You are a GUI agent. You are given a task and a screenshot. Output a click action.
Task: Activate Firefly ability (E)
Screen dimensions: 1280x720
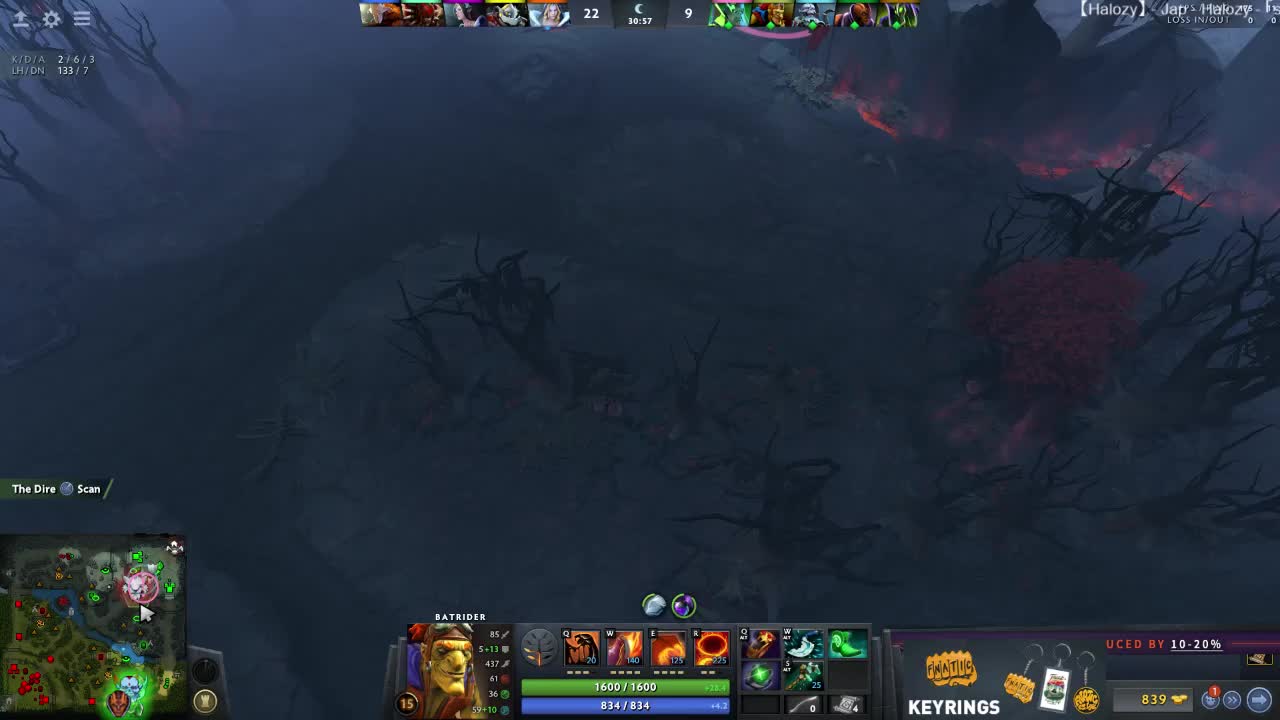(668, 648)
